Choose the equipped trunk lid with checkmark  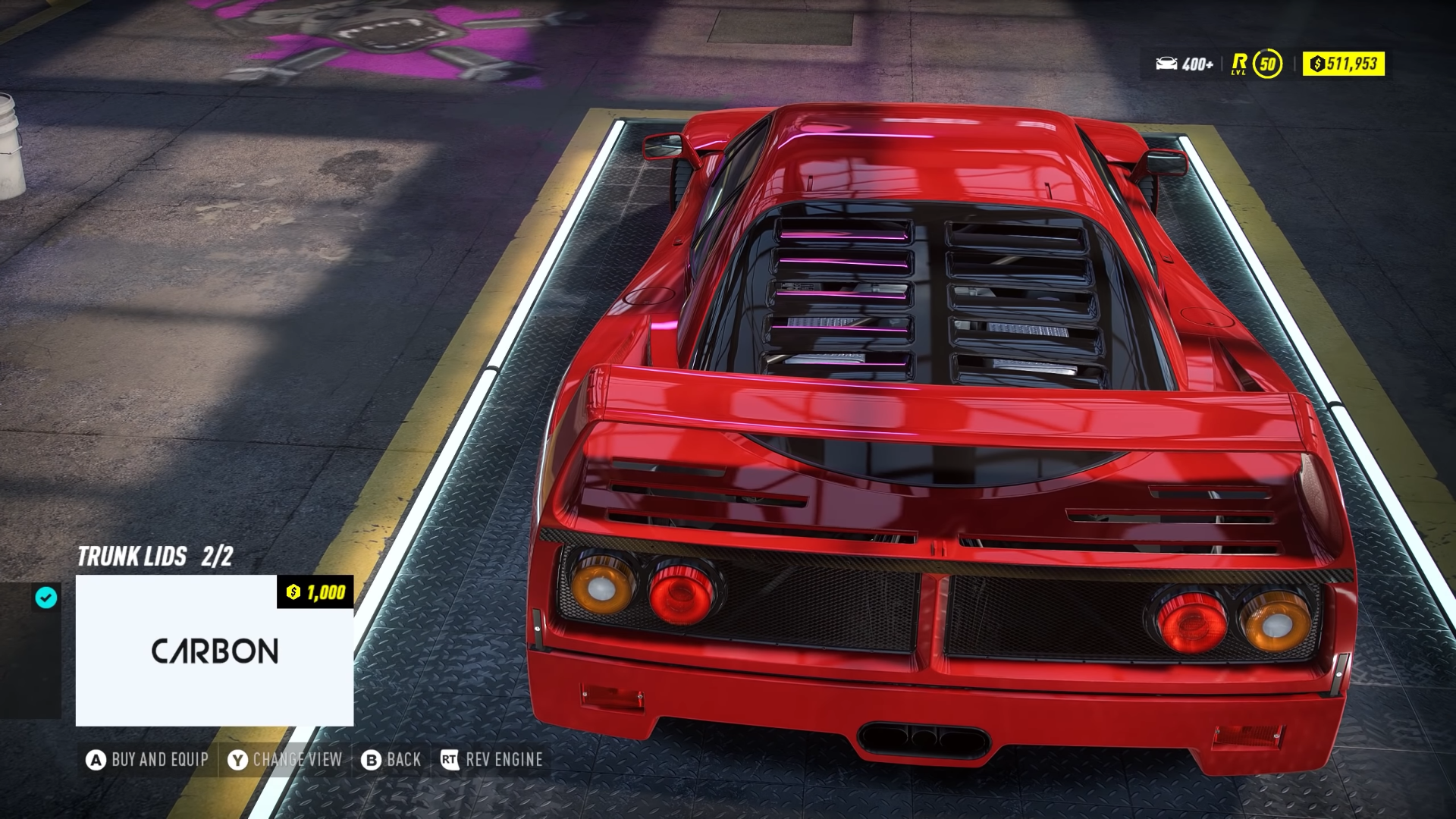(x=31, y=649)
